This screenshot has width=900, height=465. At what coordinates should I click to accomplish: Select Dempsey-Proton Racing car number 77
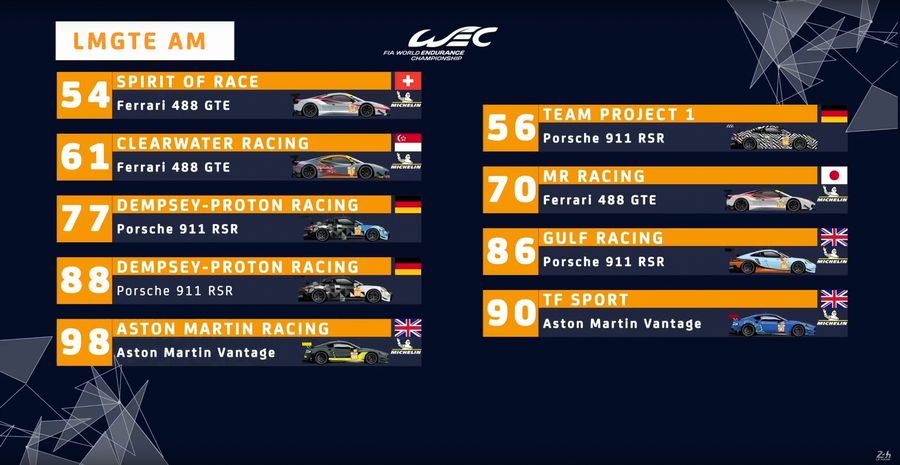[x=238, y=218]
